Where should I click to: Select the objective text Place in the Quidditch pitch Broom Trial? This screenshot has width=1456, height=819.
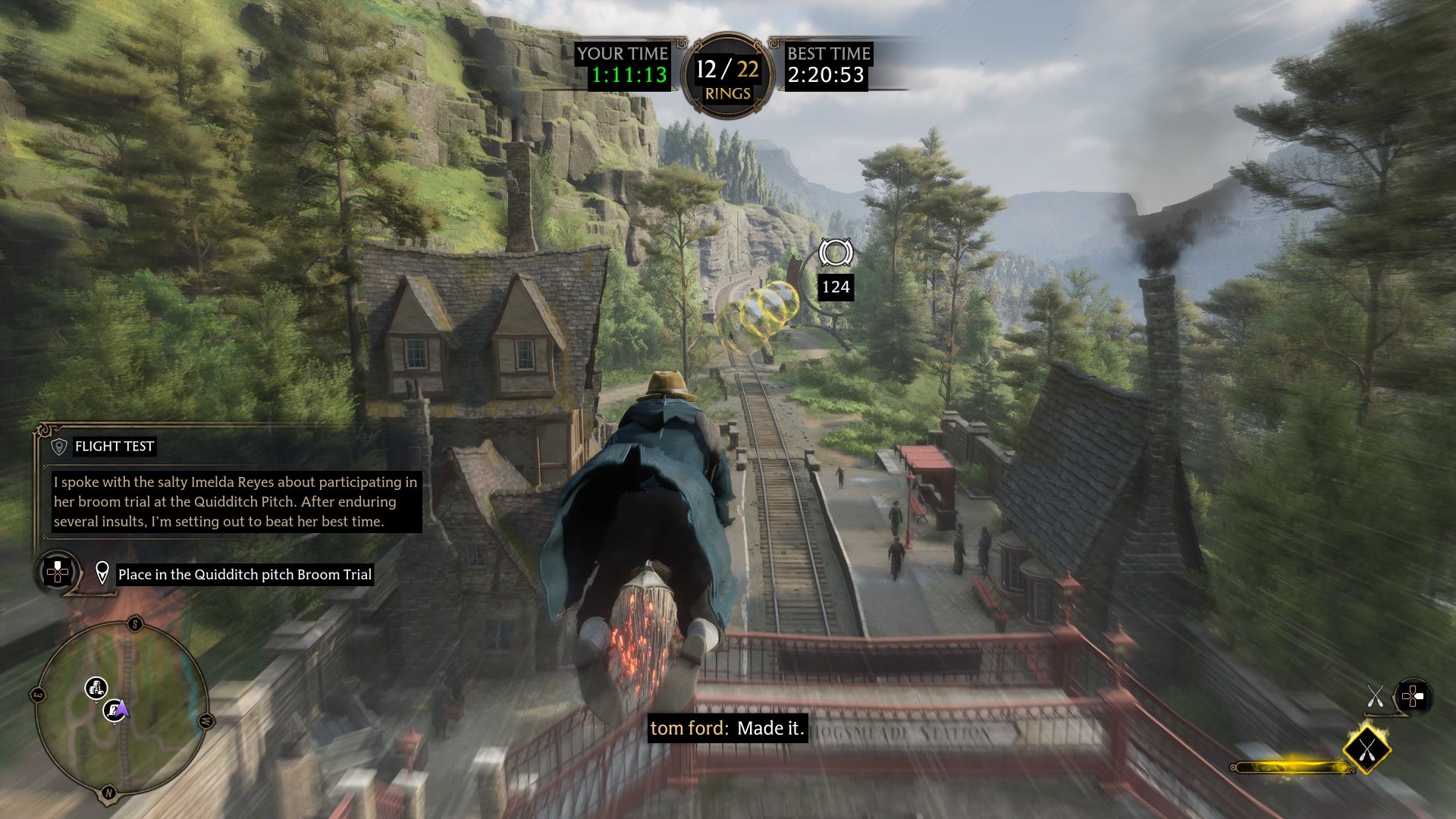pyautogui.click(x=244, y=574)
